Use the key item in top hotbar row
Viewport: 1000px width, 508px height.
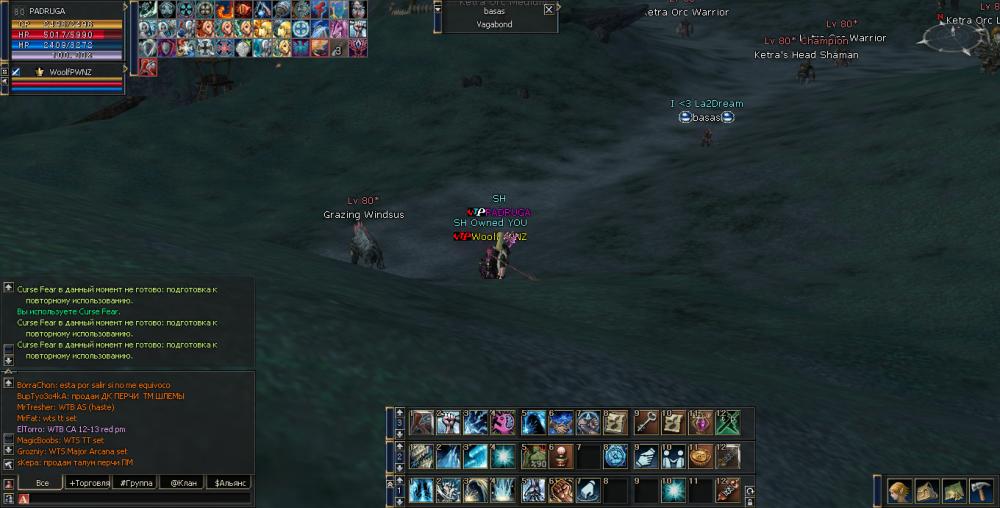point(645,423)
